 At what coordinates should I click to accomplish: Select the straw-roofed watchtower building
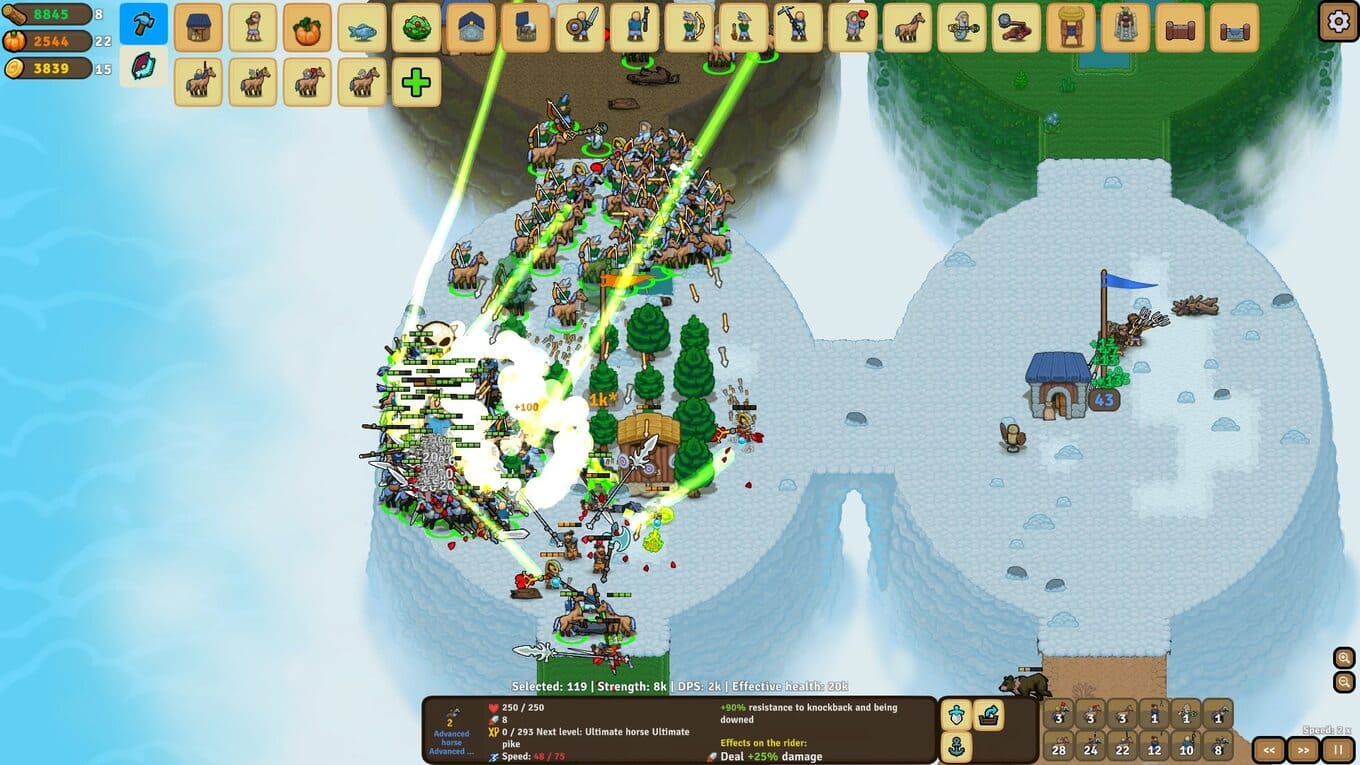pyautogui.click(x=1071, y=28)
